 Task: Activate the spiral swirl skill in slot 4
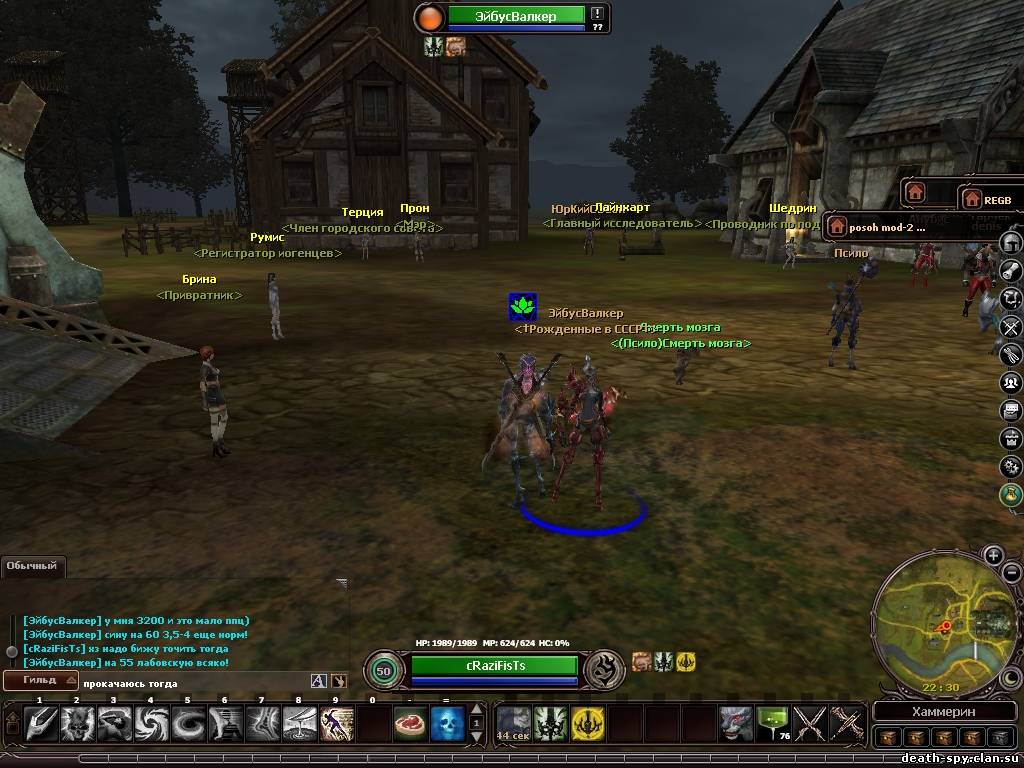(x=151, y=723)
